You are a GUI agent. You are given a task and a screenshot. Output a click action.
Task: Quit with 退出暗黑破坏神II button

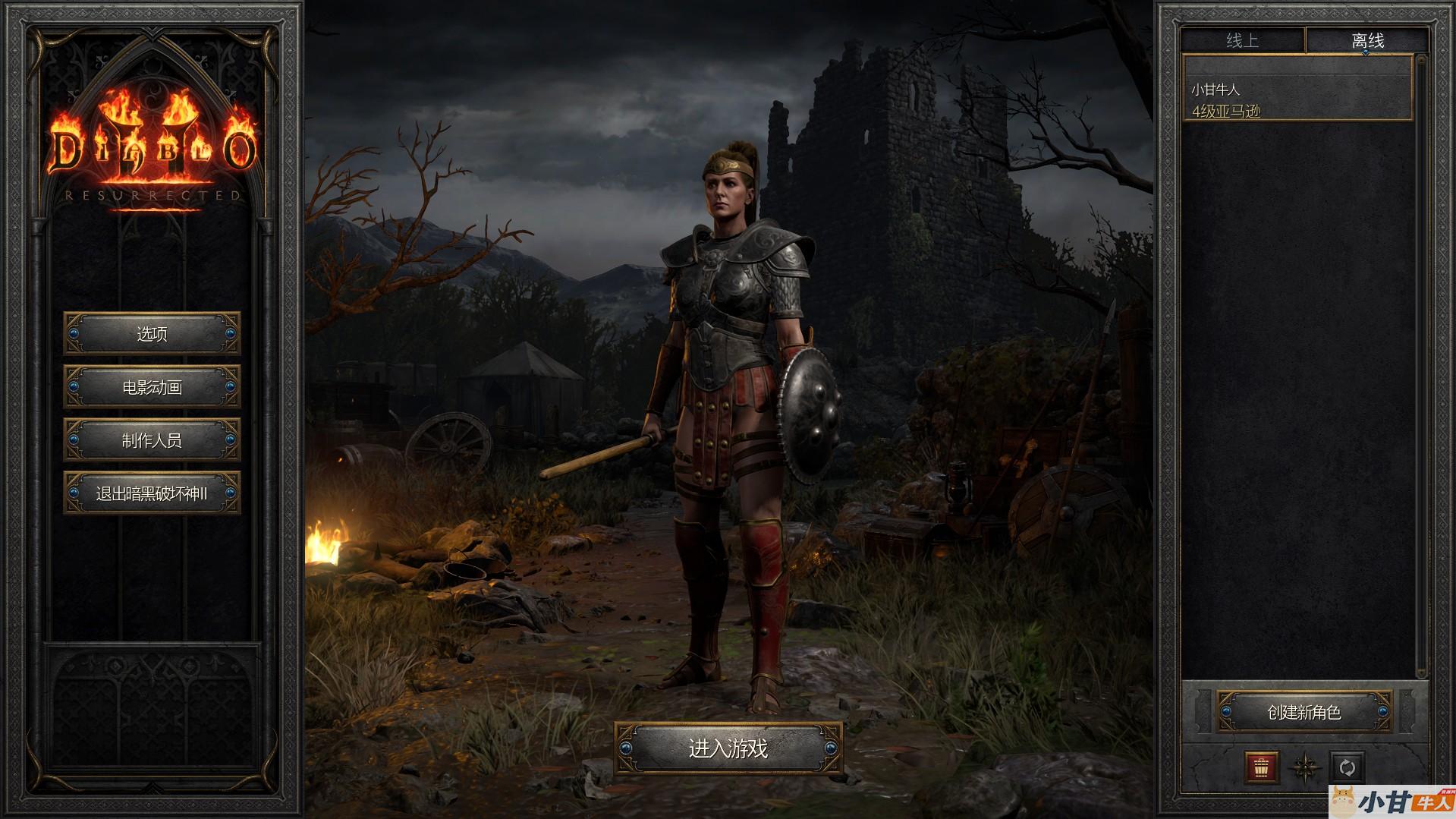tap(152, 493)
